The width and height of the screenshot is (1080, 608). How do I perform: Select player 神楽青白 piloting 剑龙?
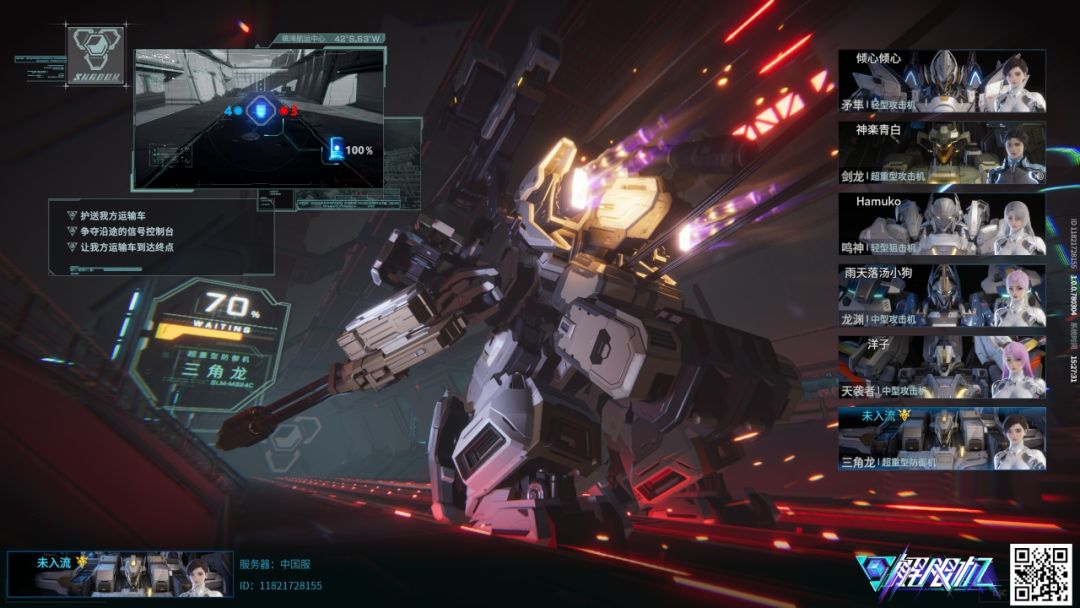[941, 152]
